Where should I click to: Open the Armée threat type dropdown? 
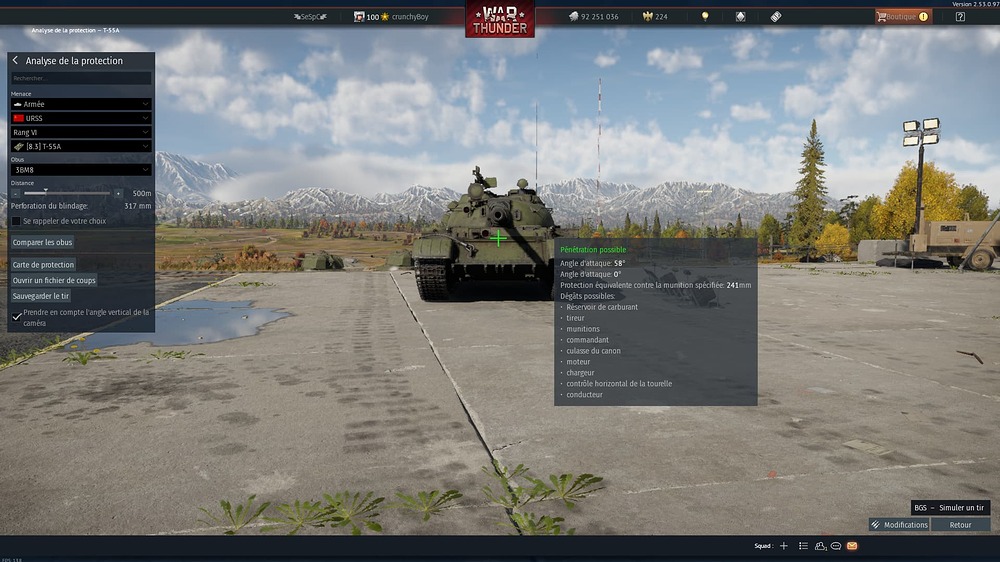[x=81, y=104]
